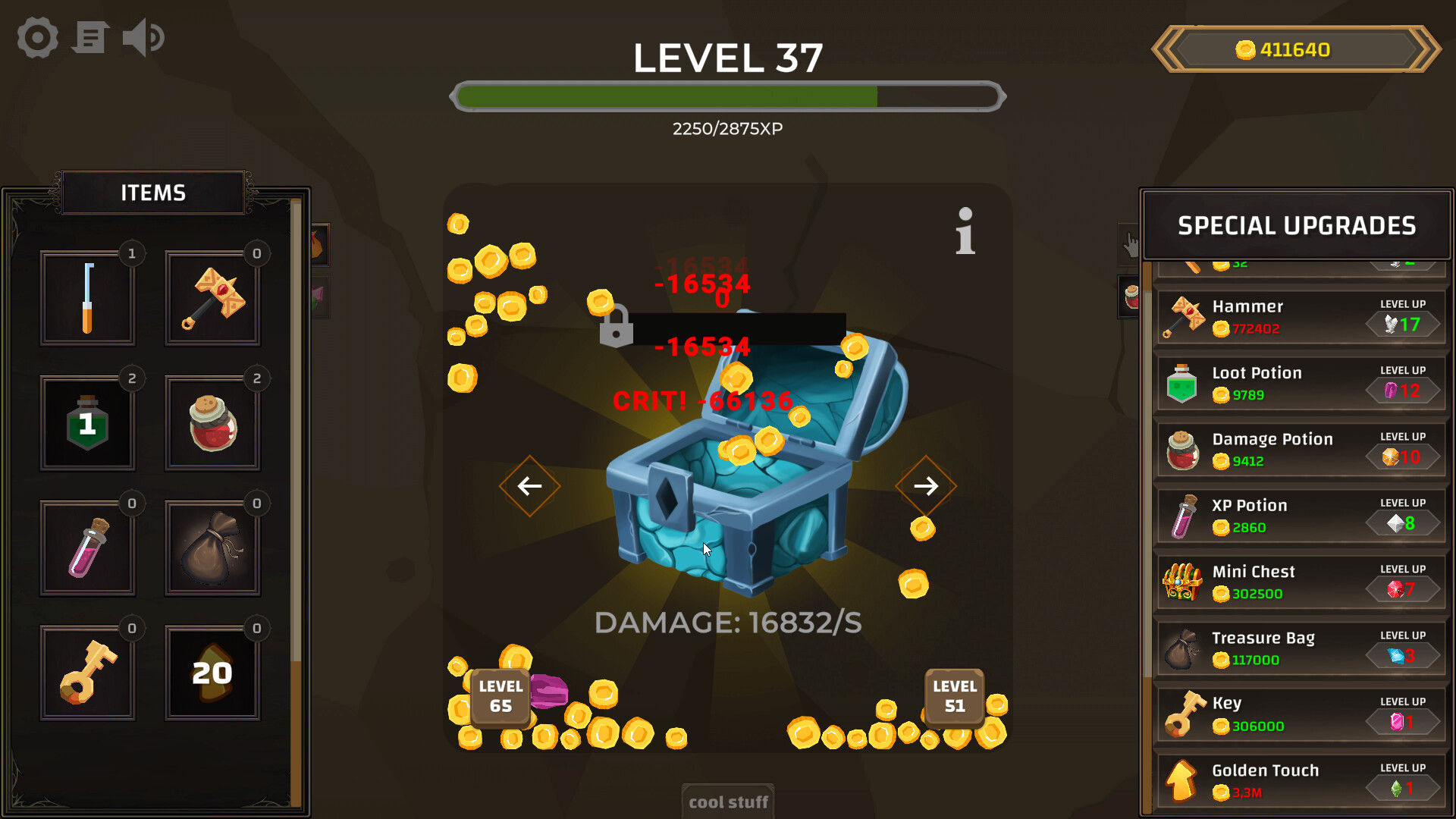Select the Key item in Items panel
Viewport: 1456px width, 819px height.
click(x=87, y=671)
